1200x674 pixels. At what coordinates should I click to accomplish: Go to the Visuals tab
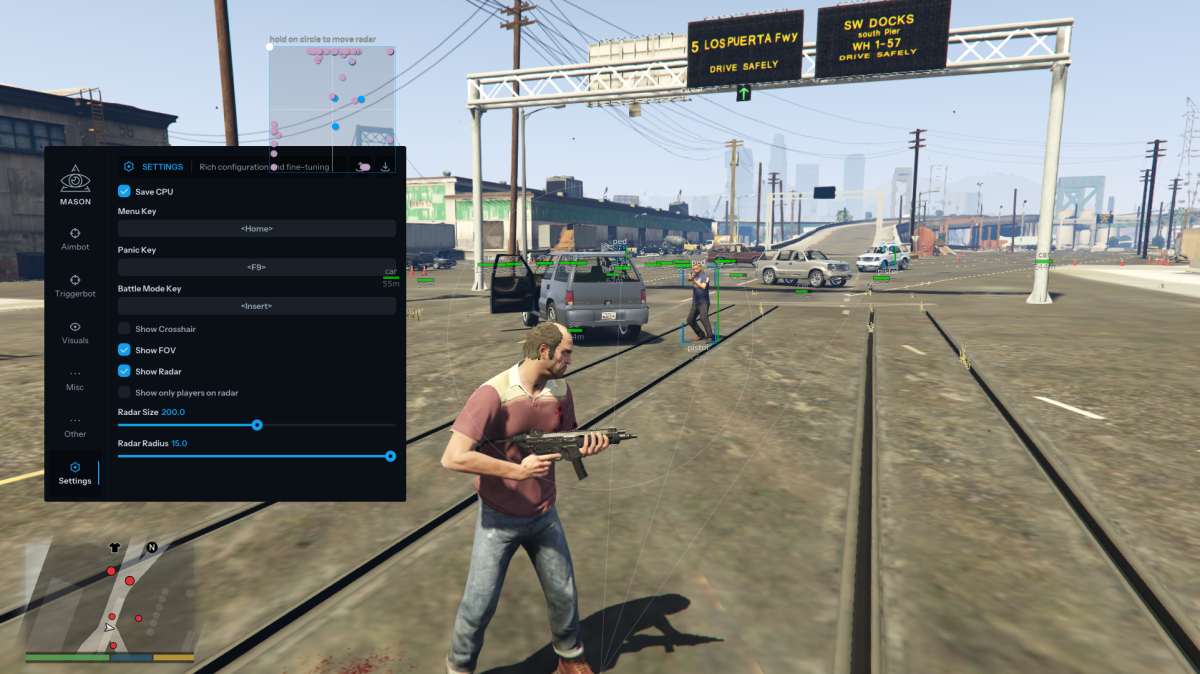click(x=75, y=332)
